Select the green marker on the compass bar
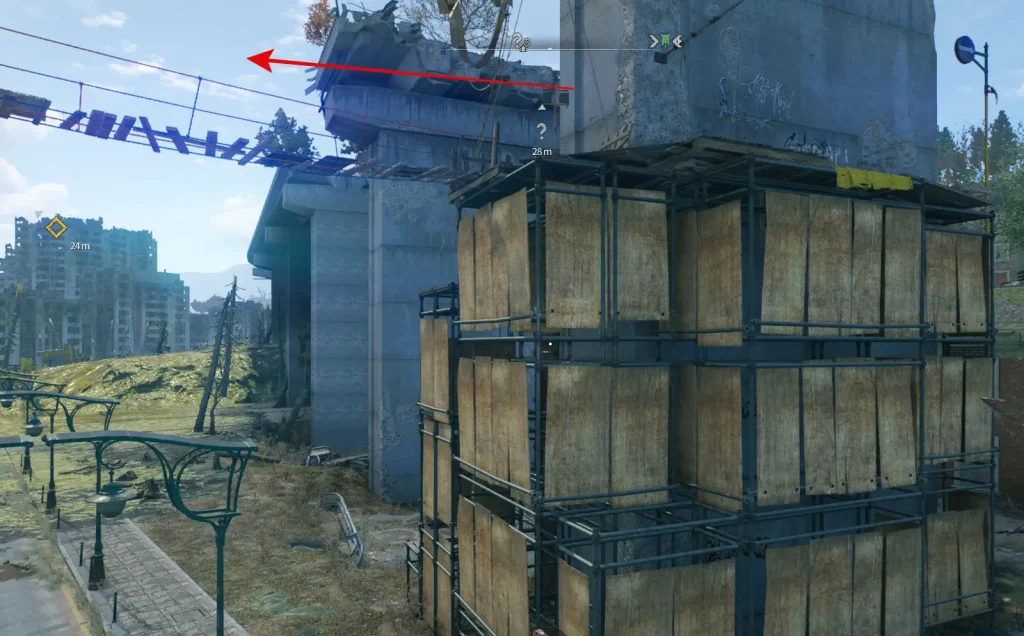This screenshot has width=1024, height=636. [x=666, y=41]
